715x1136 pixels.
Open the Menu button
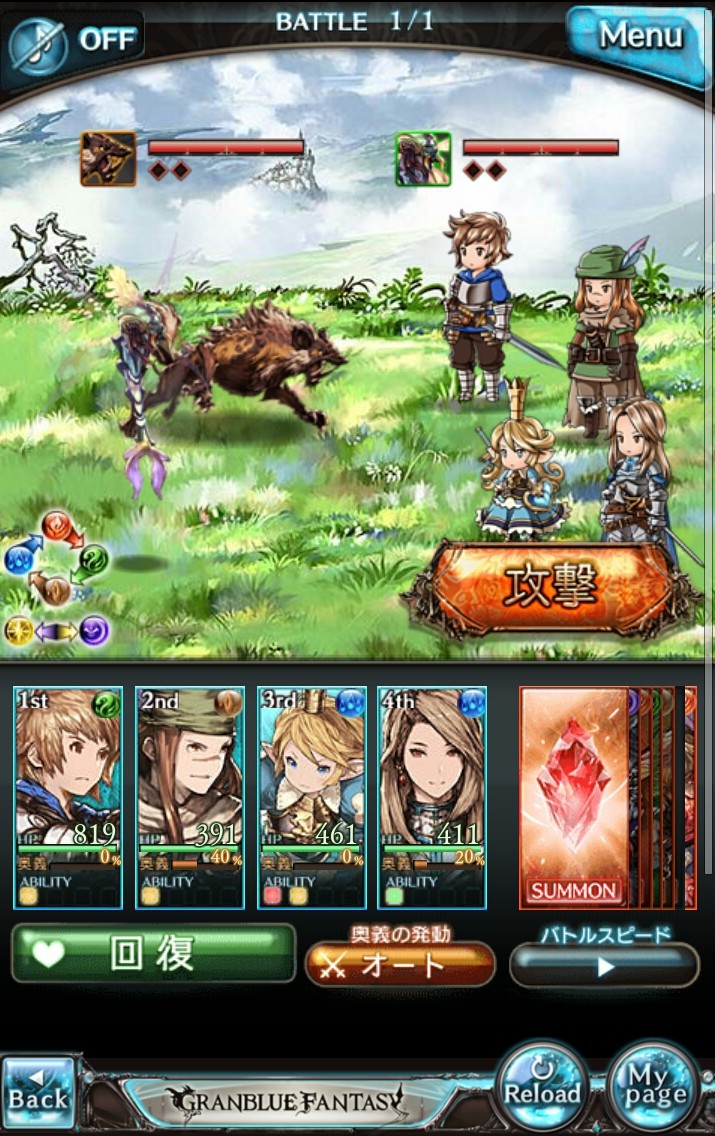pos(639,37)
